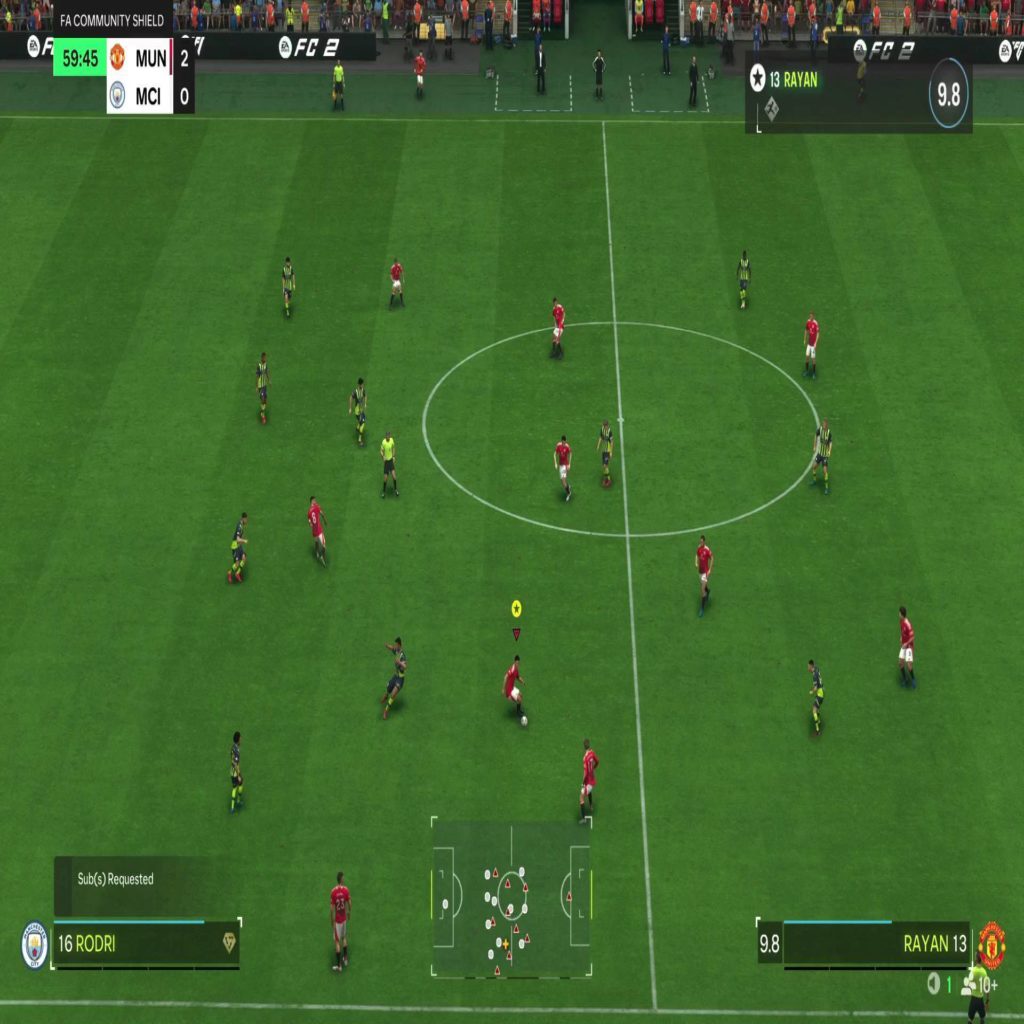Viewport: 1024px width, 1024px height.
Task: Click the pitch radar minimap
Action: pyautogui.click(x=511, y=897)
